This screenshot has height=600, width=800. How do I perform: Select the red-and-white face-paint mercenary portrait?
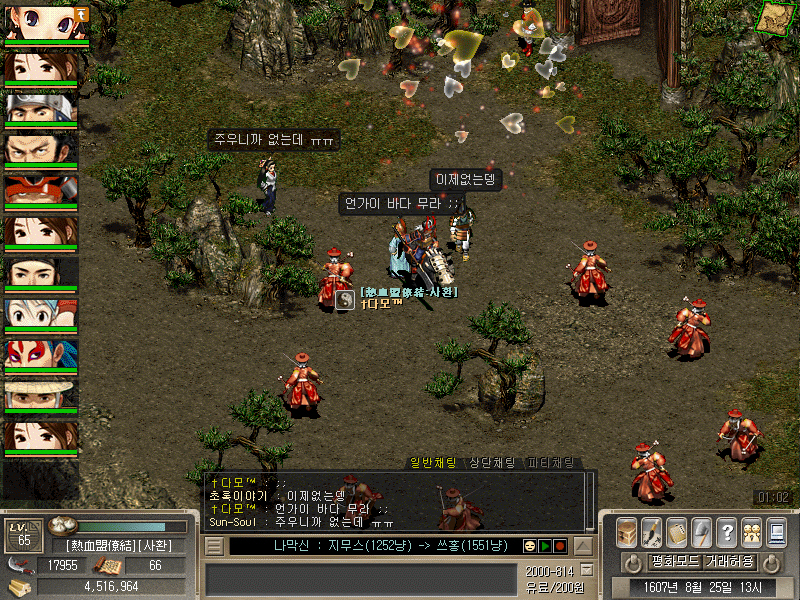point(41,357)
